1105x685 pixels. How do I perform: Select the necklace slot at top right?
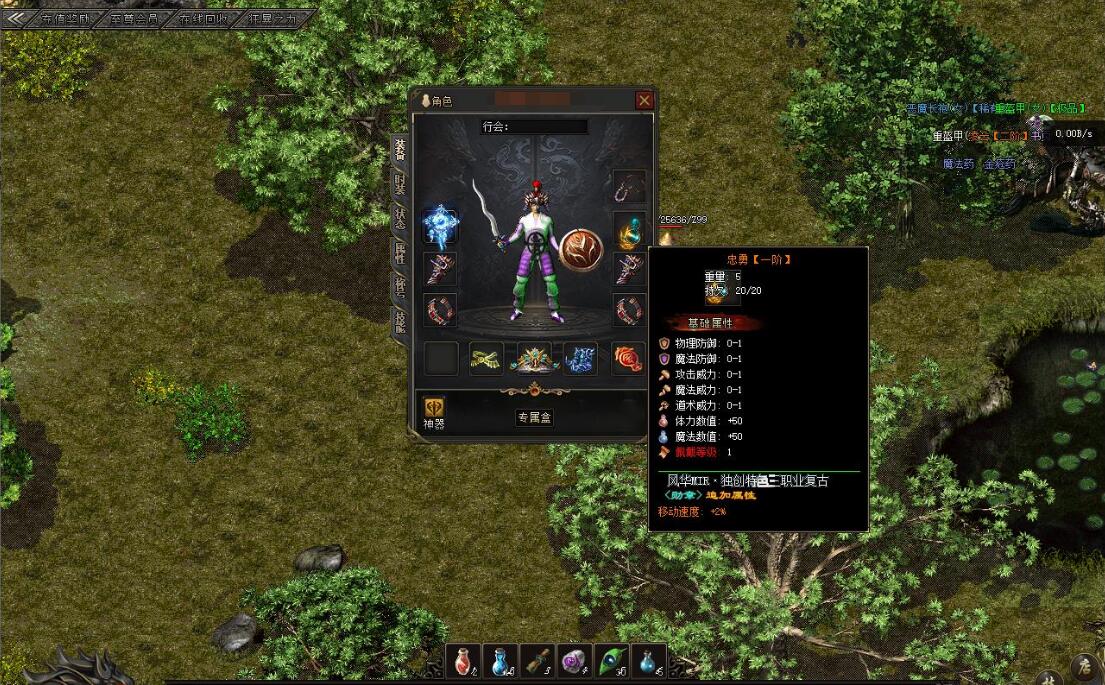tap(629, 187)
